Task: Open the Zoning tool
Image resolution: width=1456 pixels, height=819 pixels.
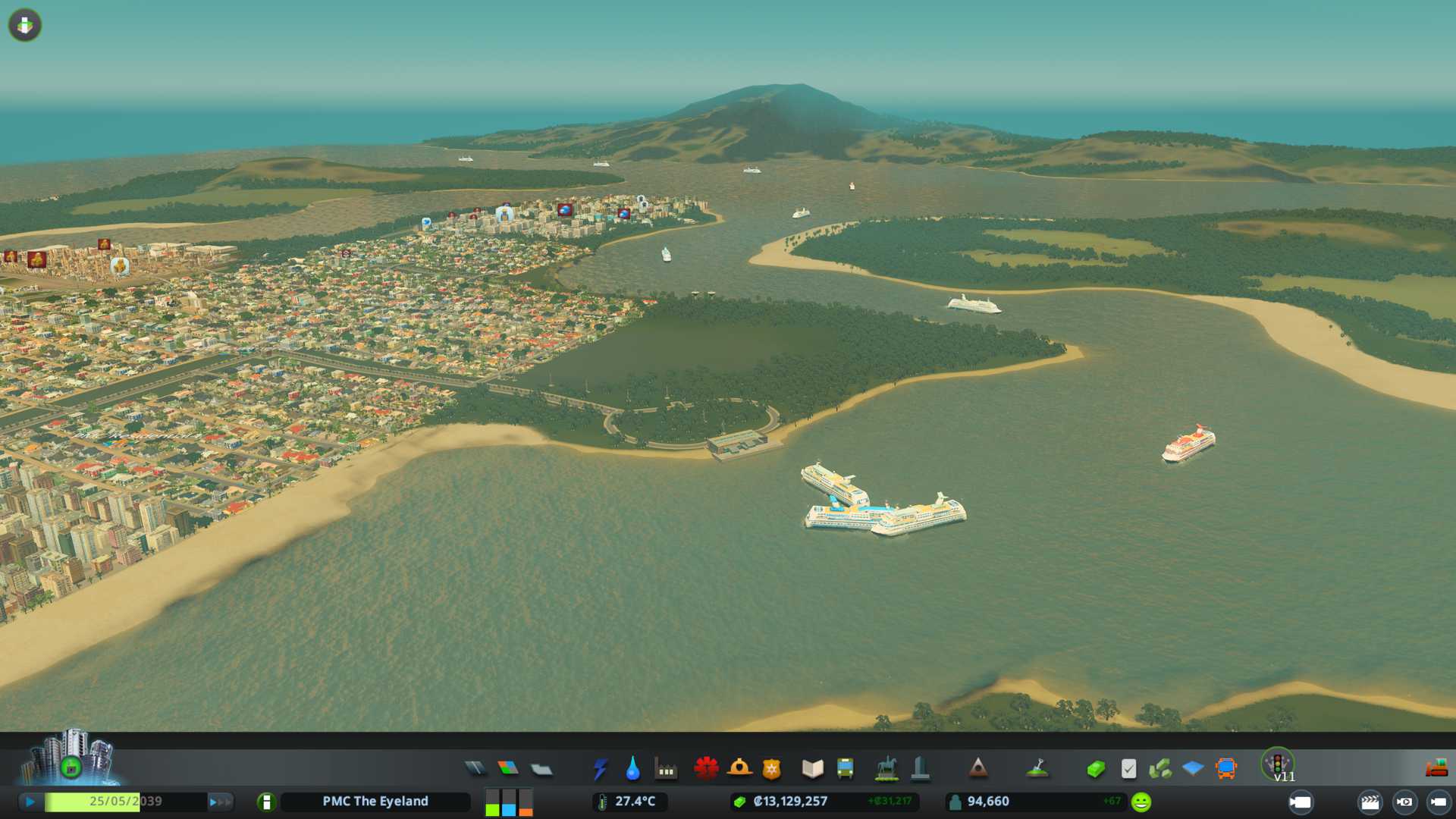Action: [x=508, y=769]
